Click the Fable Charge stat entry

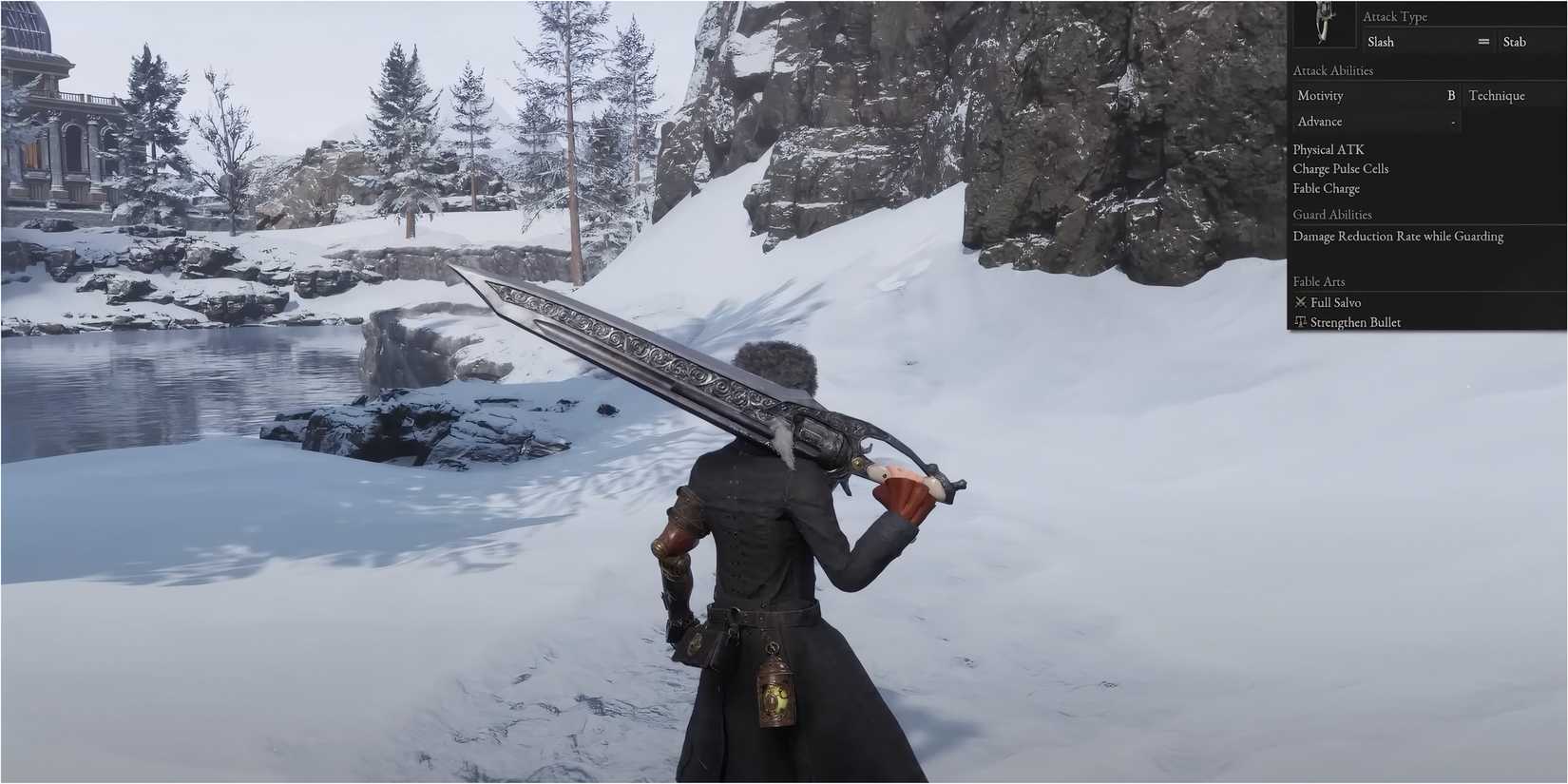click(1325, 188)
